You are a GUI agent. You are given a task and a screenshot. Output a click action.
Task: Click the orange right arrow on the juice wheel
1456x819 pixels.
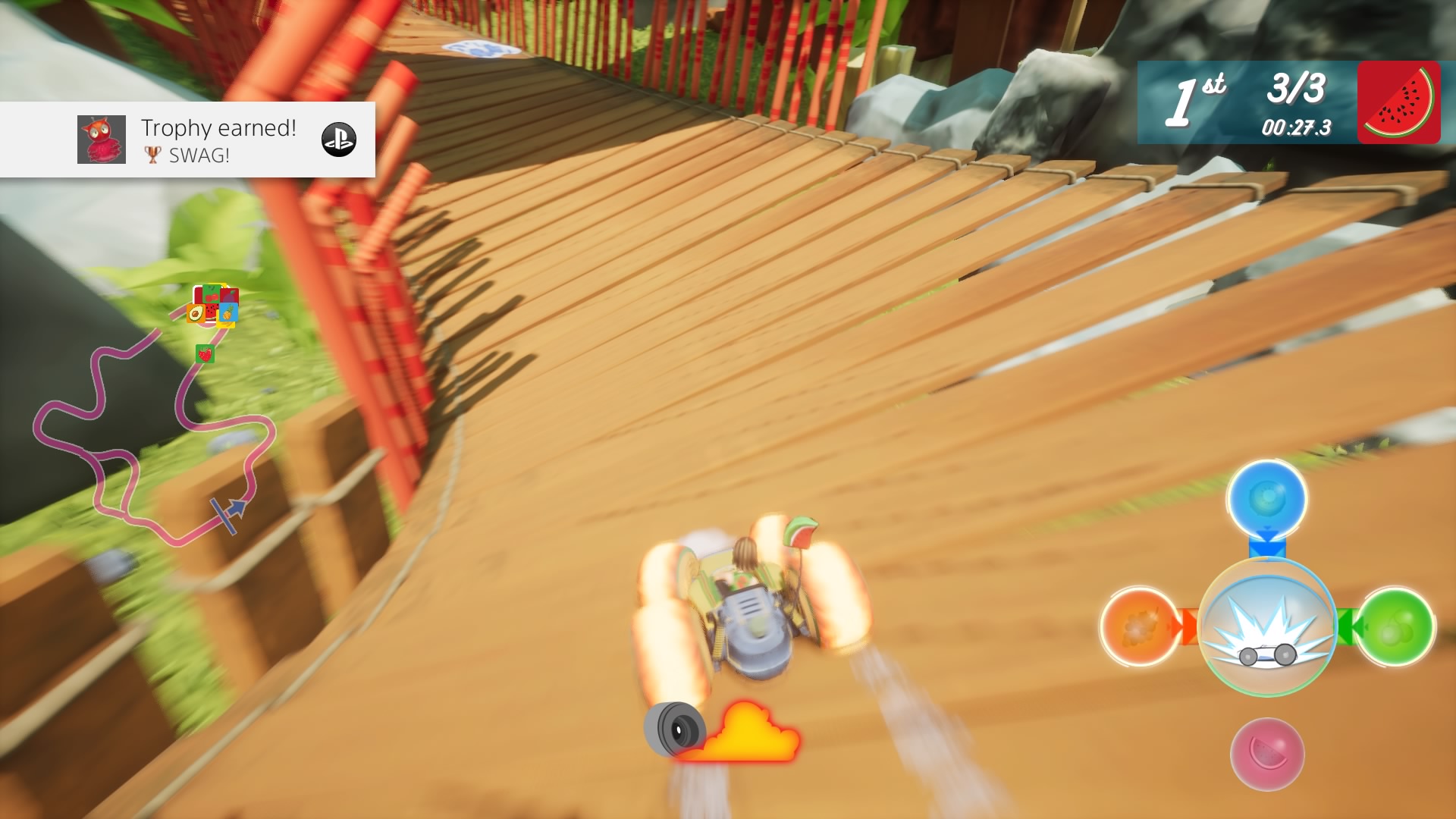click(1188, 626)
